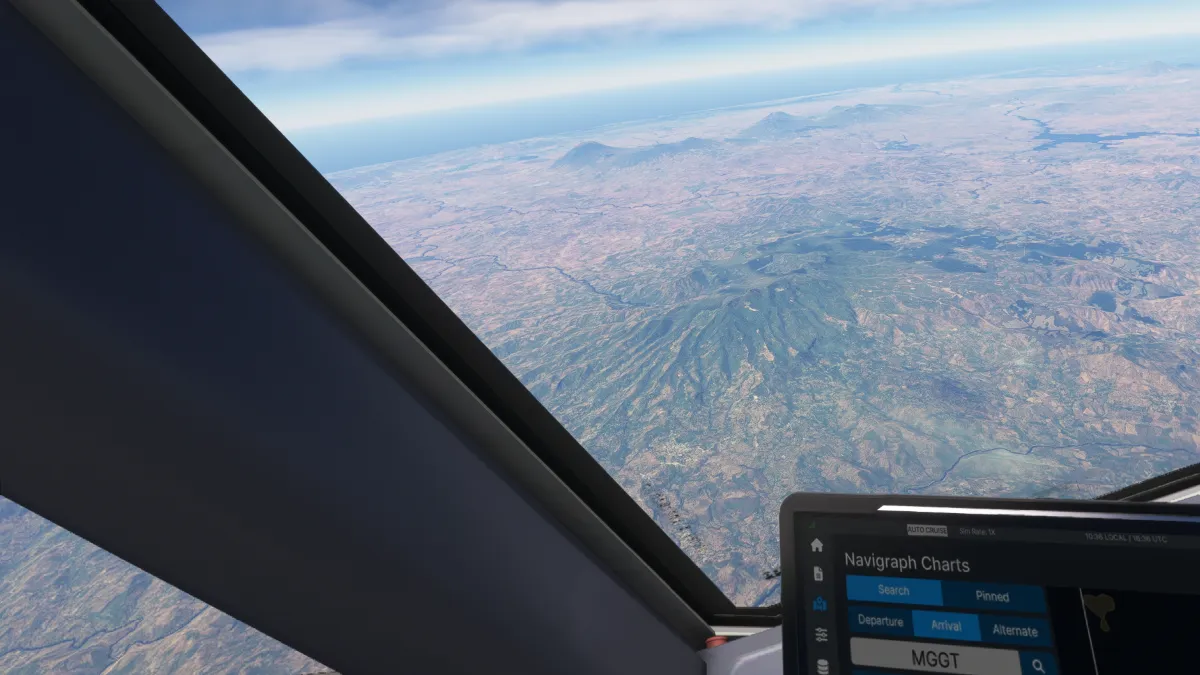1200x675 pixels.
Task: Click the MGGT airport search field
Action: (936, 659)
